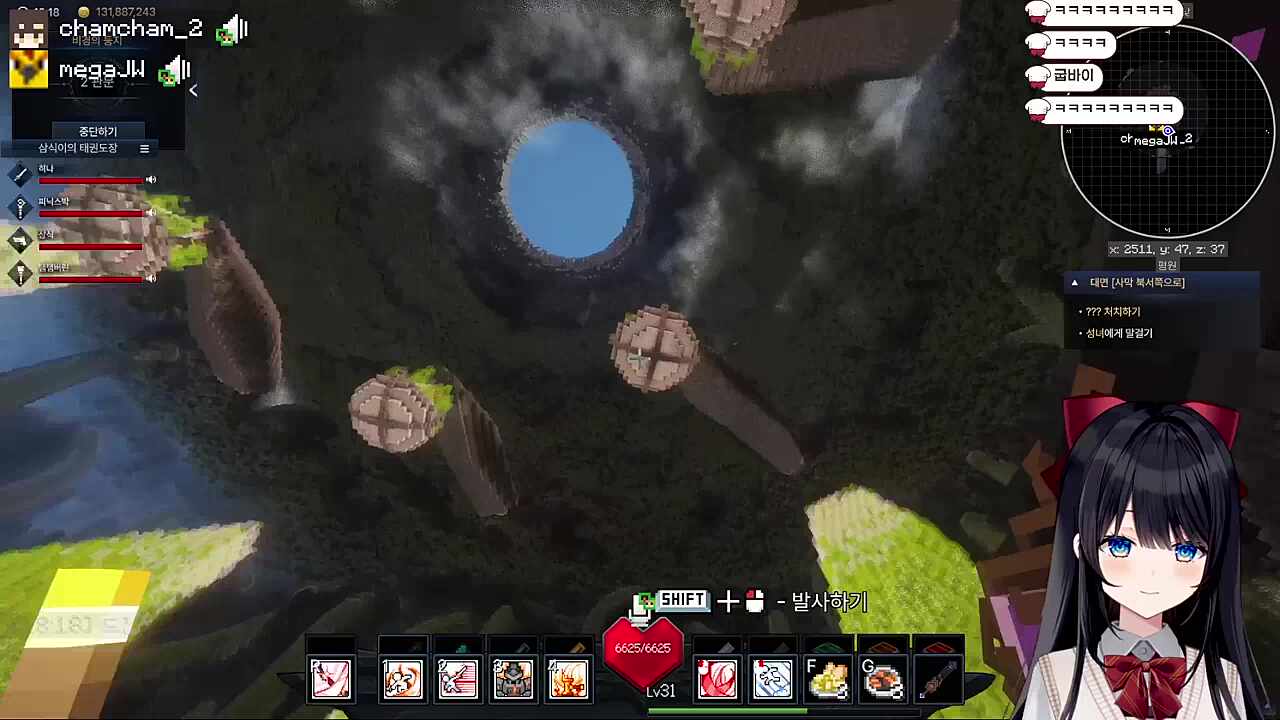Viewport: 1280px width, 720px height.
Task: Toggle voice icon next to chamcham_2
Action: coord(233,30)
